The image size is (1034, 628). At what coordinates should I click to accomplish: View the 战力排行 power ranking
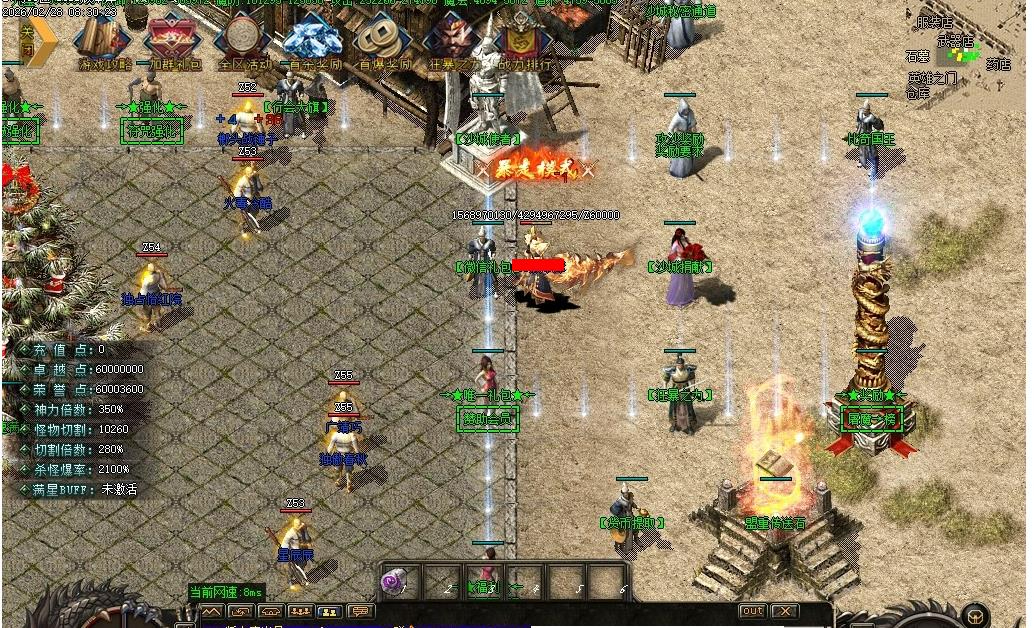pos(522,44)
